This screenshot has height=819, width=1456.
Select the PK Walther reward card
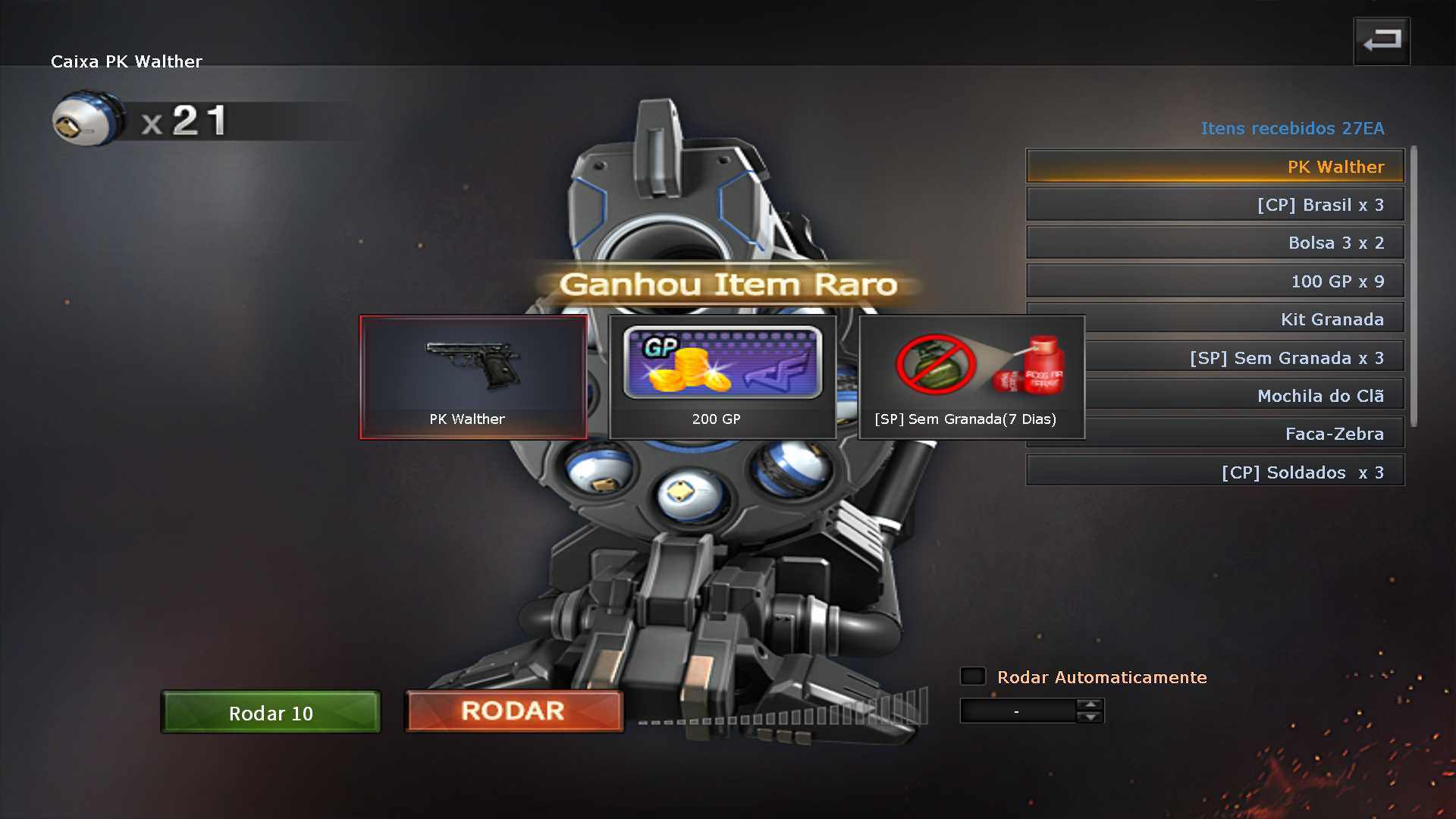pos(473,377)
